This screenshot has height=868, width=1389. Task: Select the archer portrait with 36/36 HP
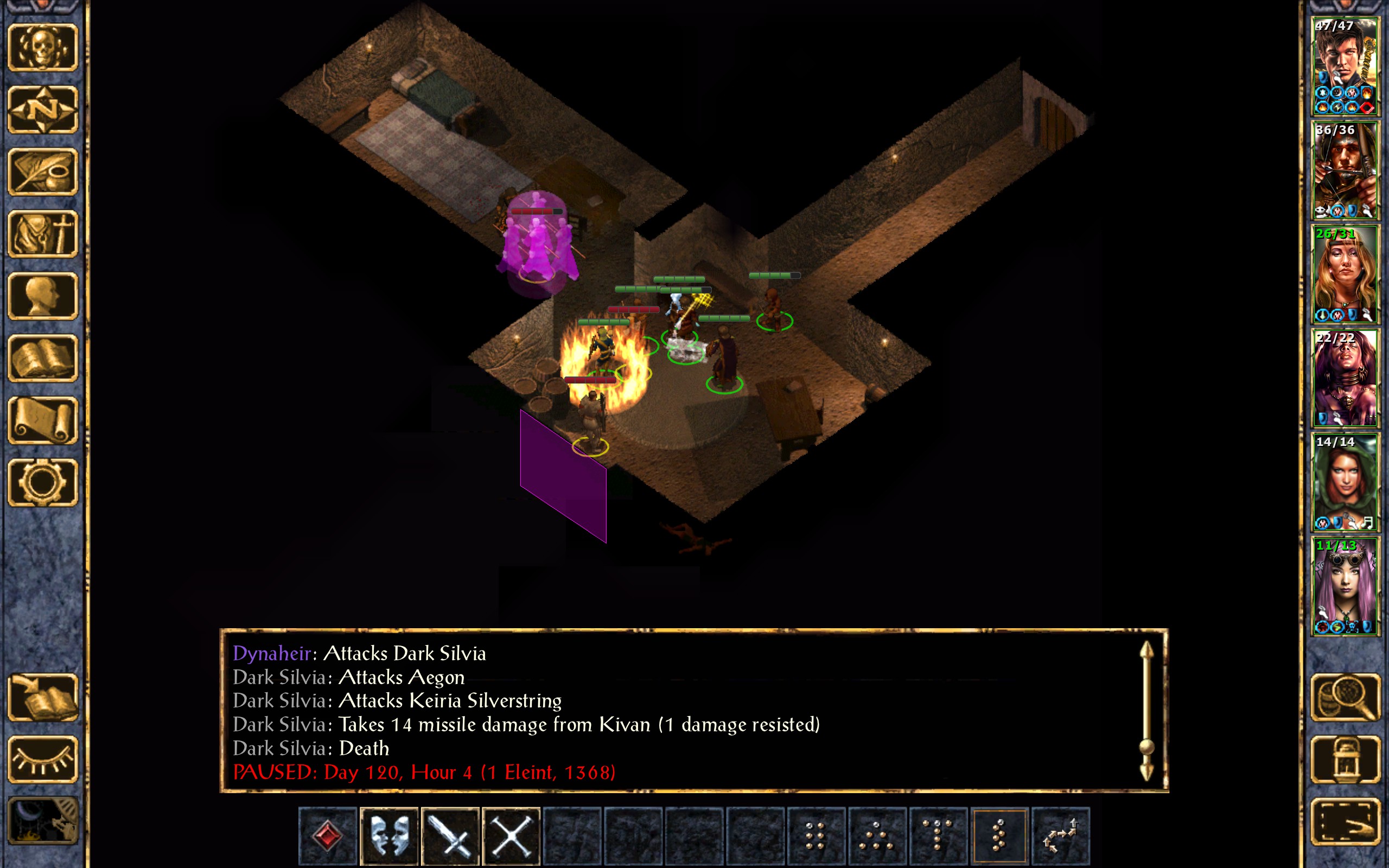point(1344,170)
